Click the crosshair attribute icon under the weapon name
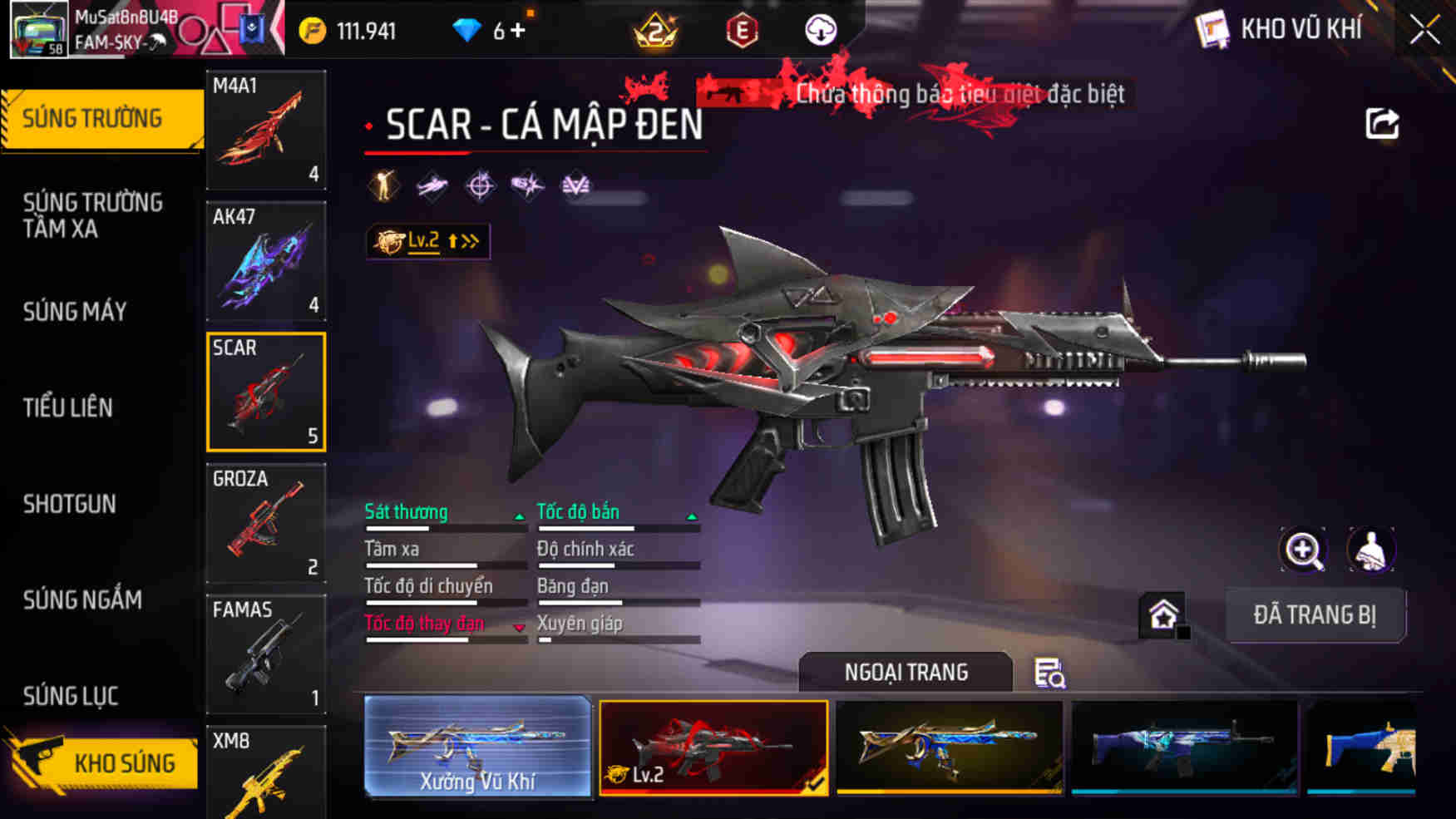Viewport: 1456px width, 819px height. 478,185
